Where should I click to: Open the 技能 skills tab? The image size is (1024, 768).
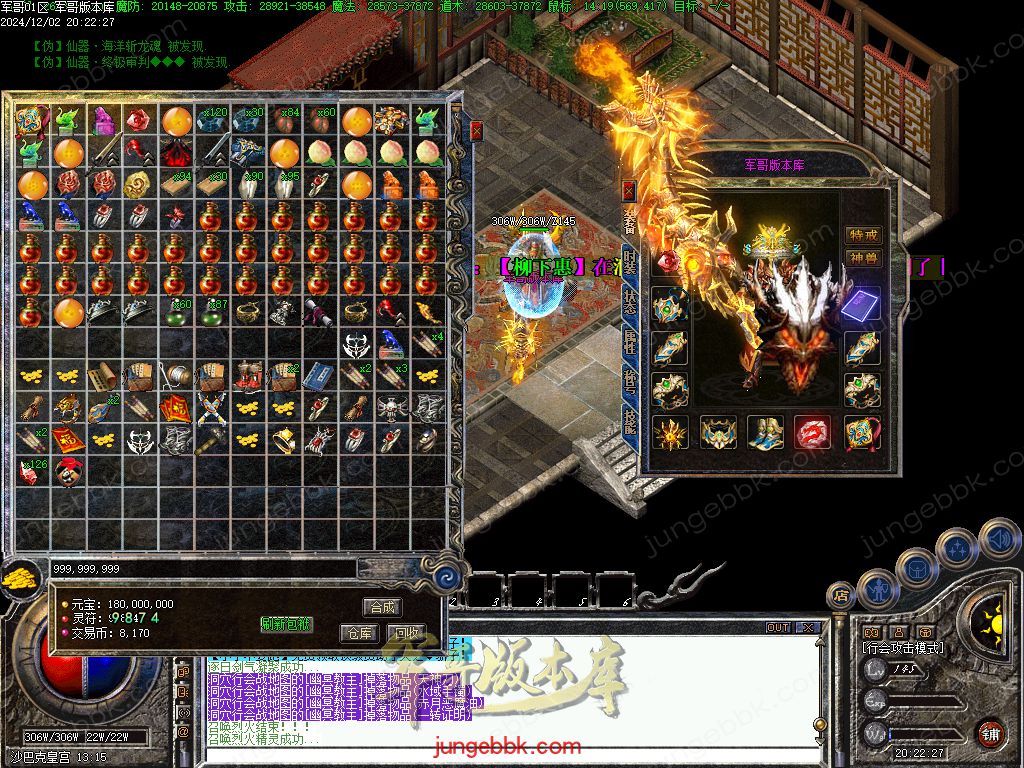point(629,420)
